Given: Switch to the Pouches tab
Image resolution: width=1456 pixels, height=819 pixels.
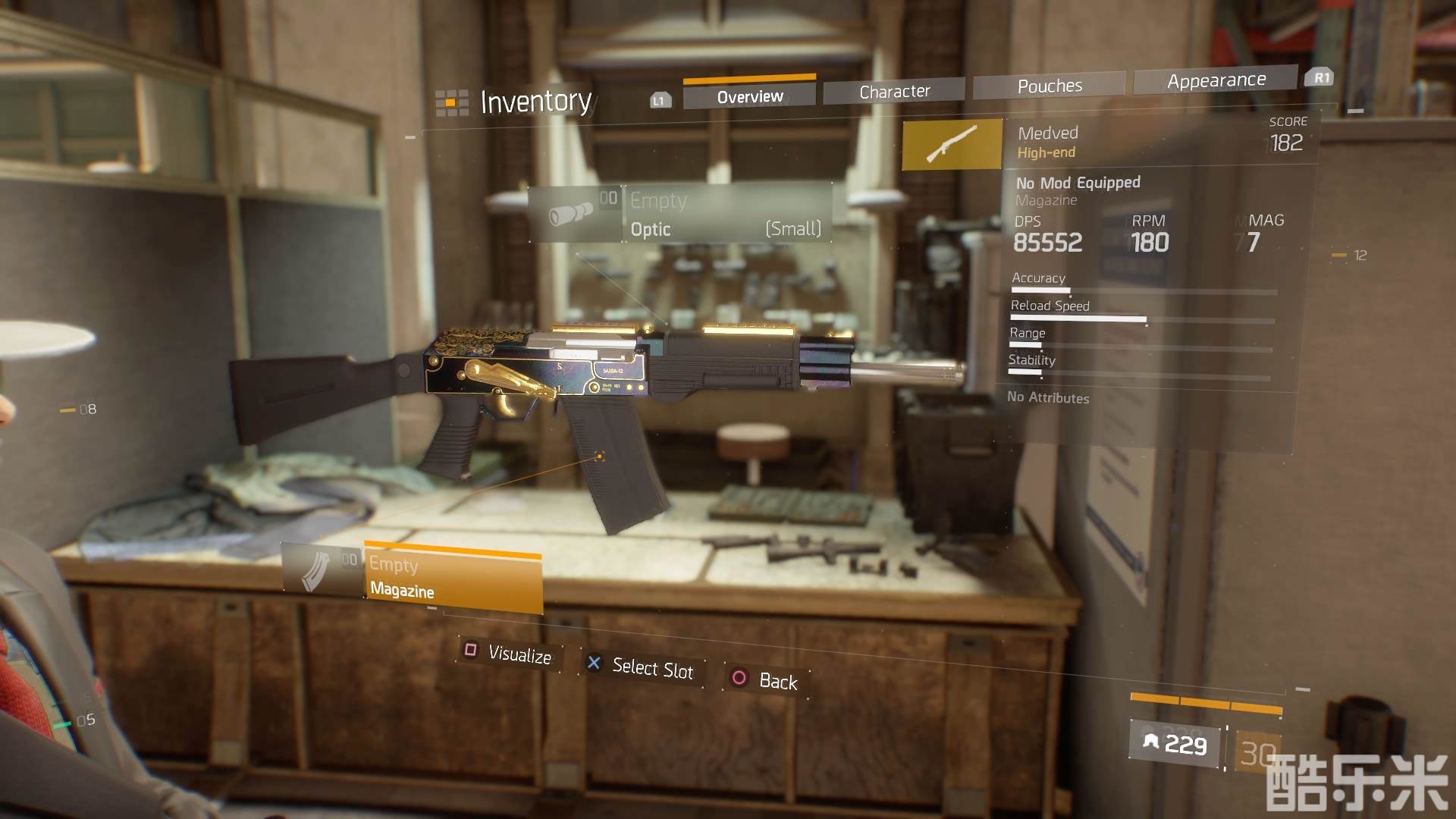Looking at the screenshot, I should click(1050, 86).
